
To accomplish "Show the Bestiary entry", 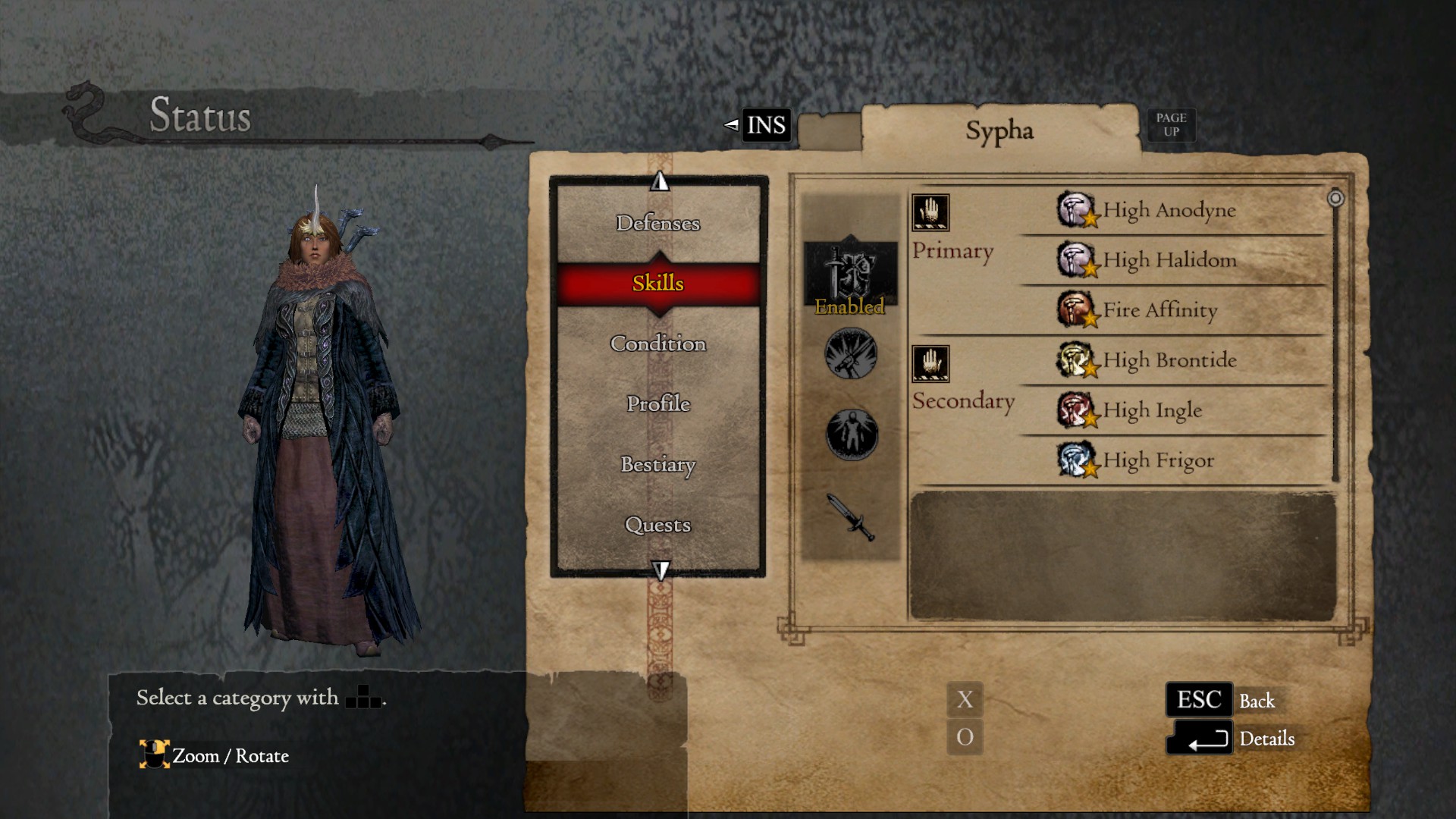I will (x=657, y=464).
